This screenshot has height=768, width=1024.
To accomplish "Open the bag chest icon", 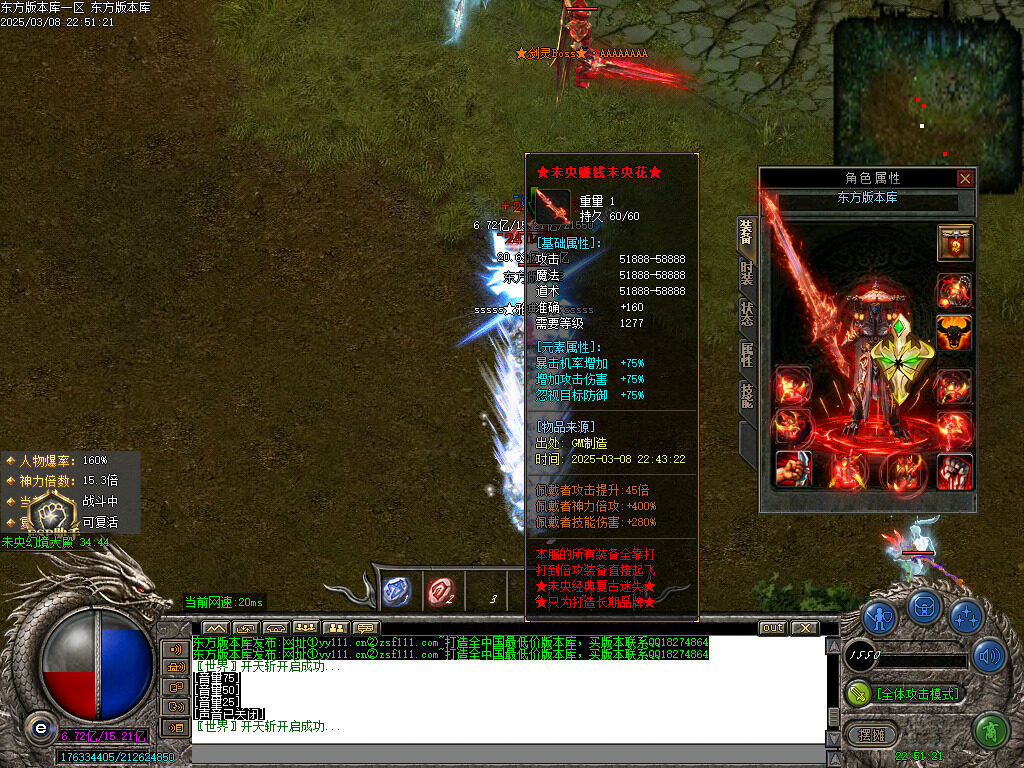I will (x=925, y=606).
